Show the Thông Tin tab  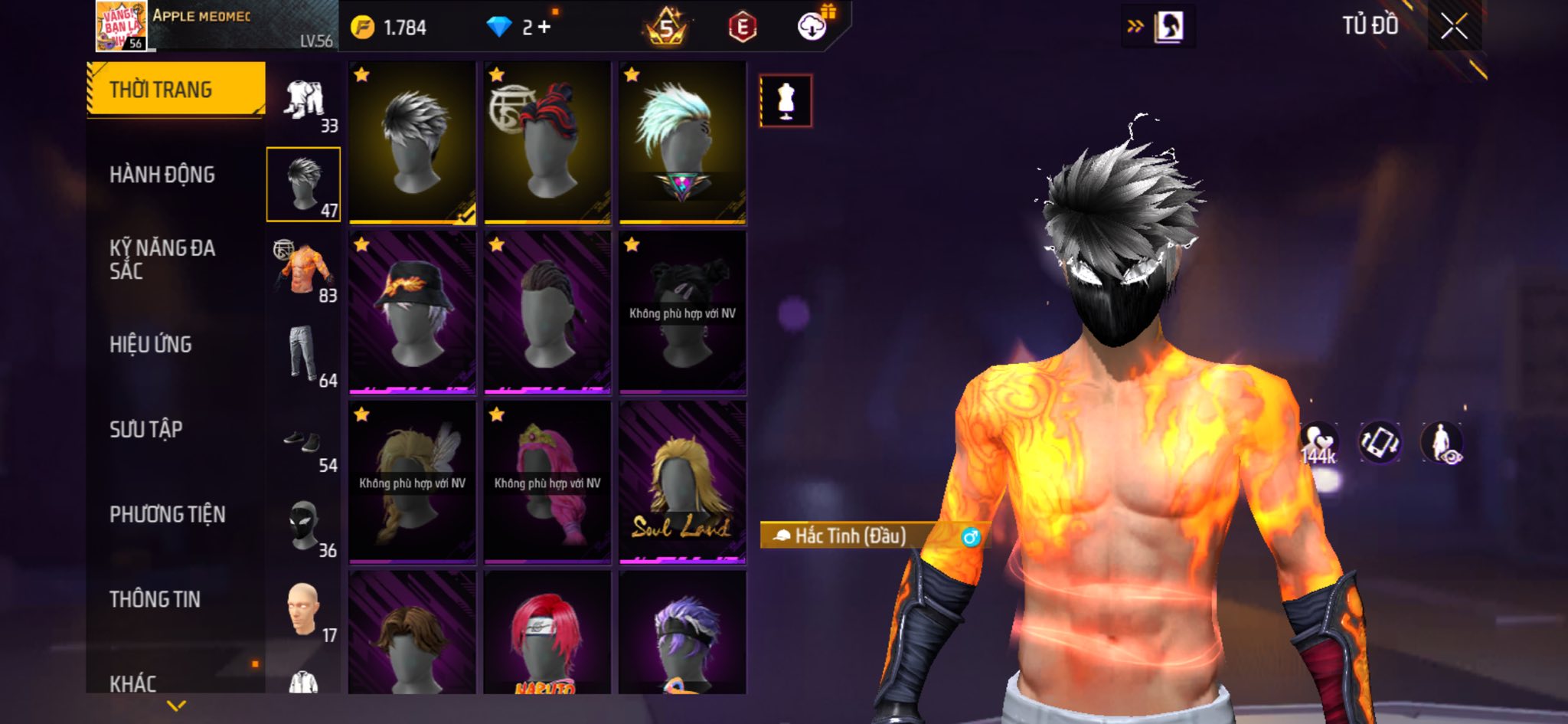(x=155, y=599)
